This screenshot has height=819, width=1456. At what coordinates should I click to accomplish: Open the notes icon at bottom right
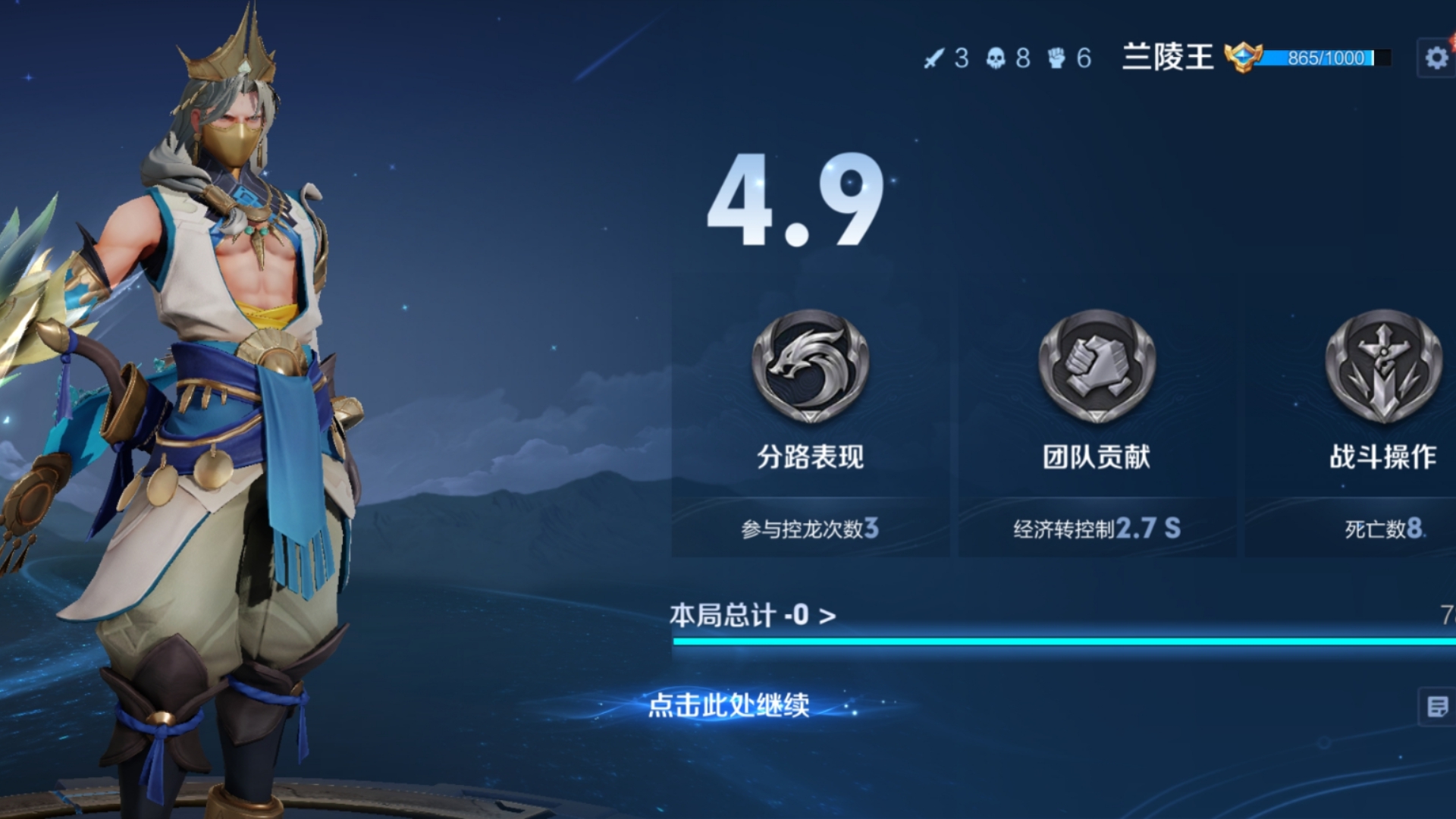pos(1437,707)
